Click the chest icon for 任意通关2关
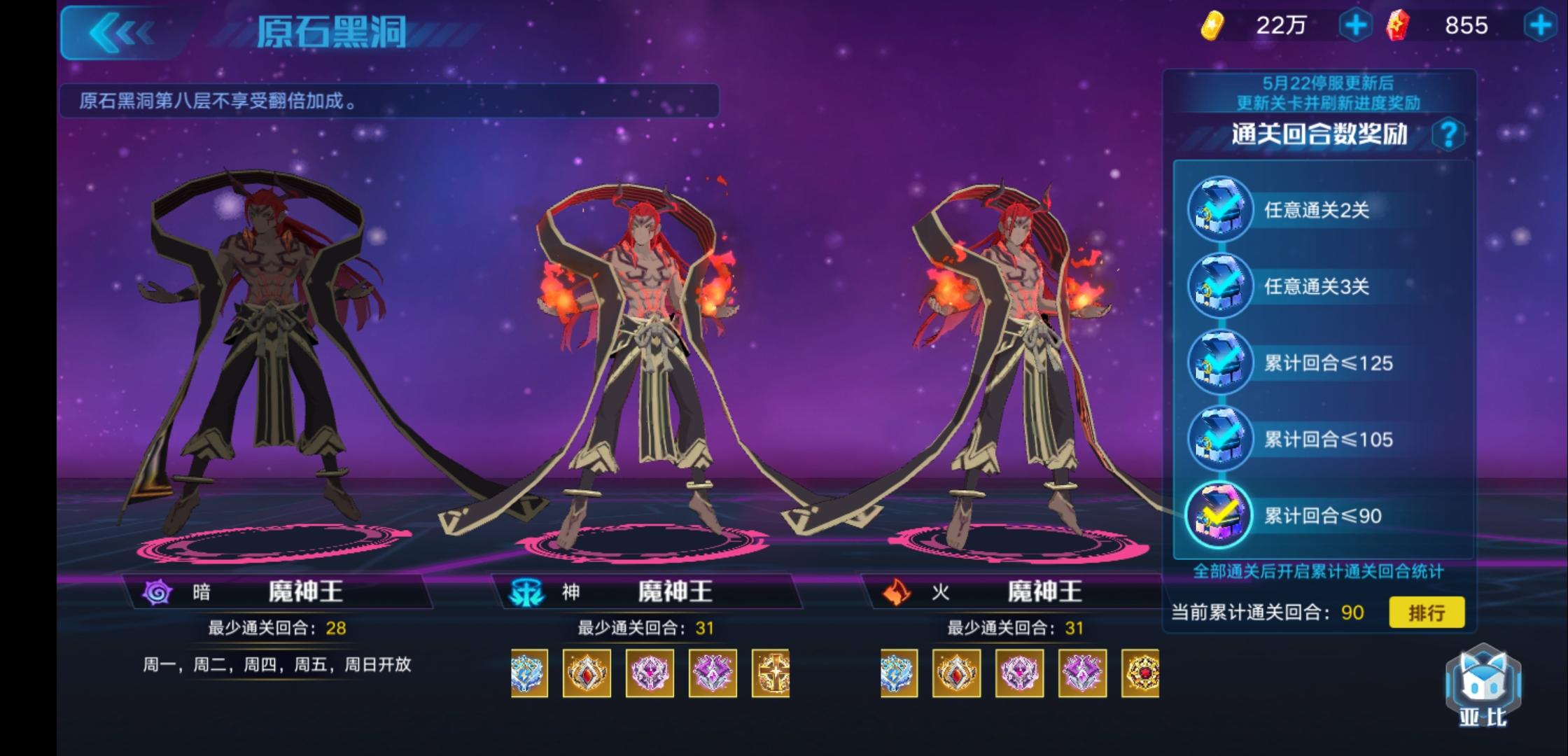 1219,210
